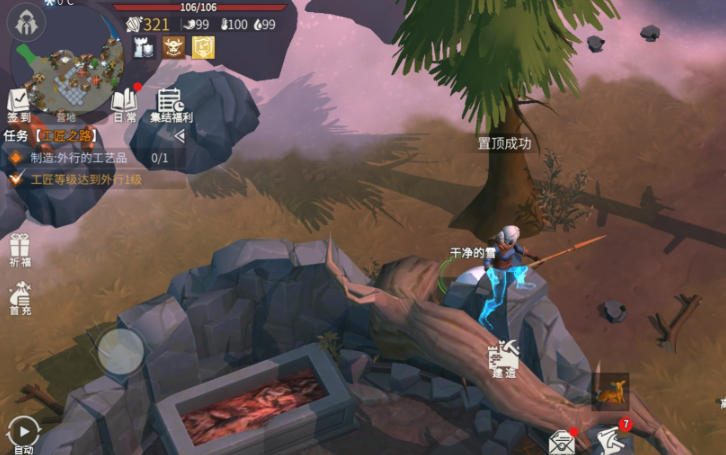726x455 pixels.
Task: Select the 制造:外行的工艺品 quest objective
Action: tap(92, 158)
